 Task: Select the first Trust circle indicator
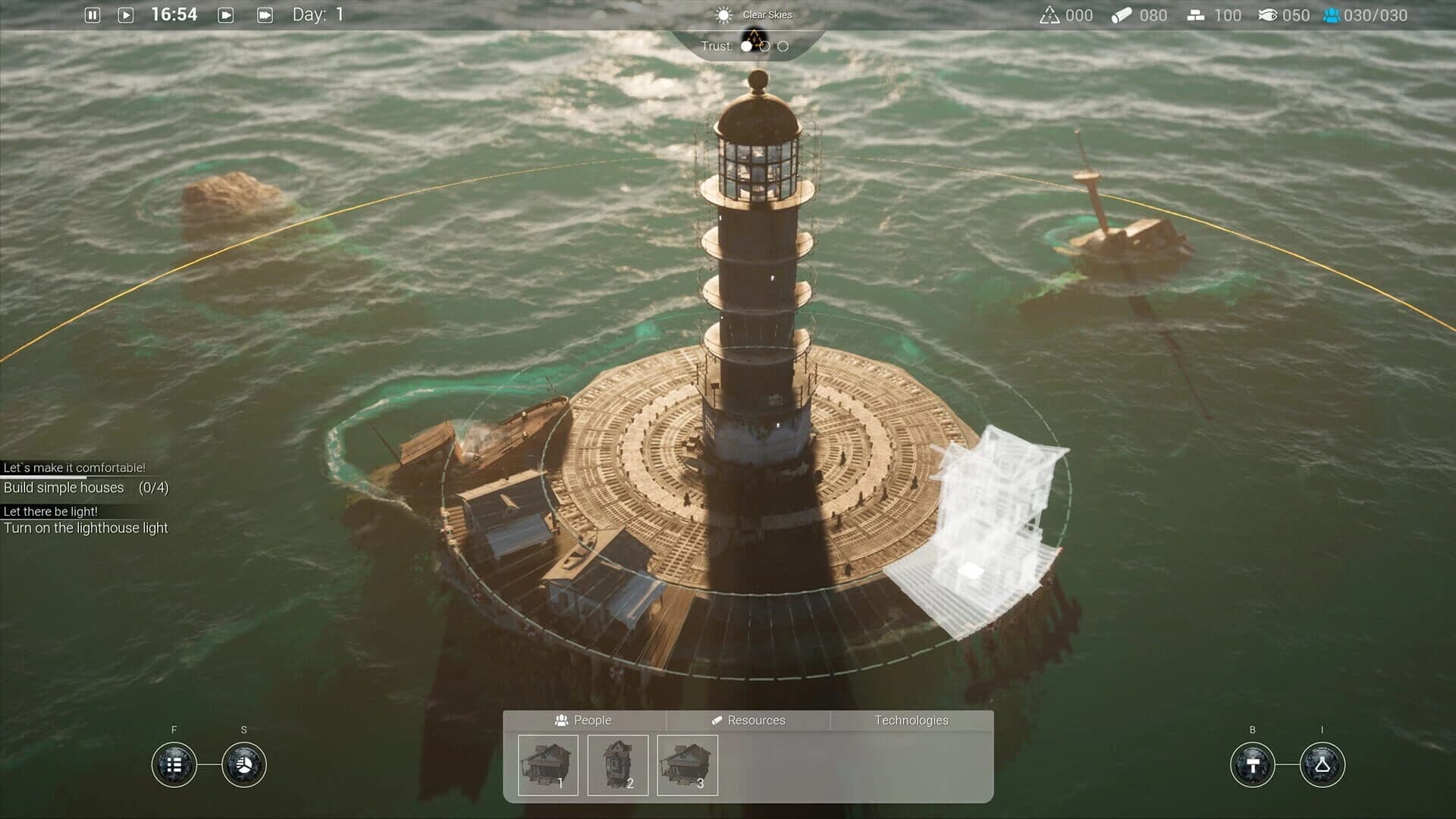[x=746, y=46]
